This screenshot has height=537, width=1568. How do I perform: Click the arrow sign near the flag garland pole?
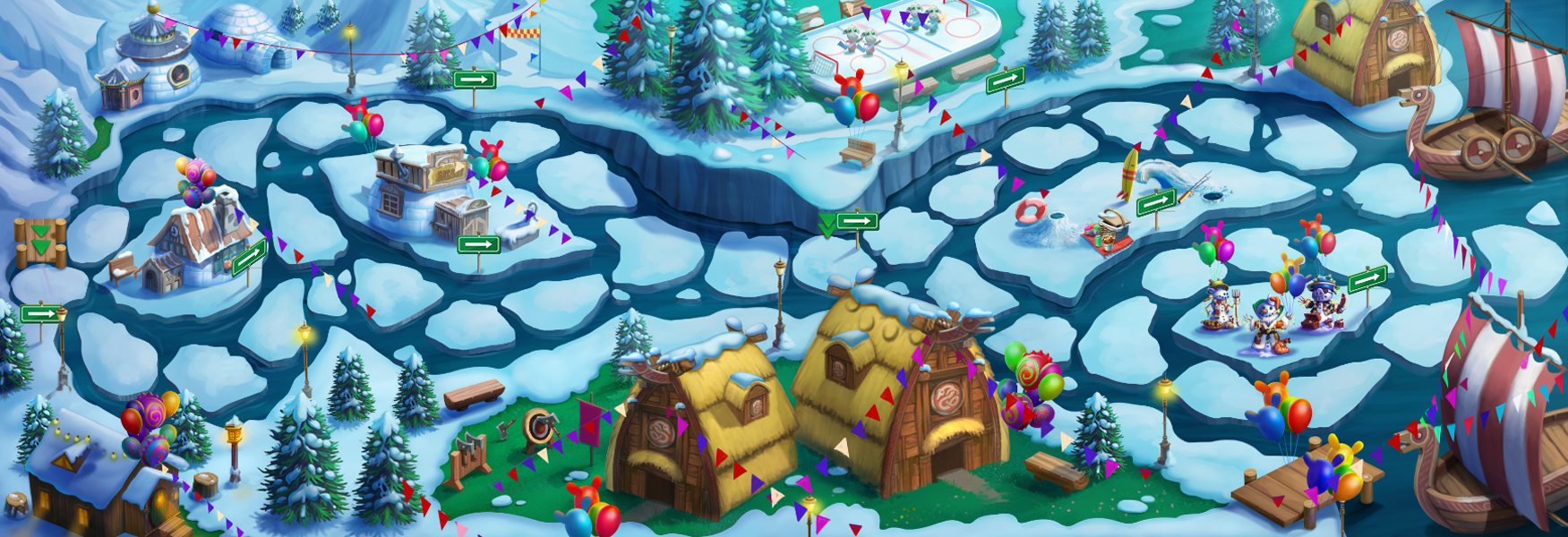point(474,80)
